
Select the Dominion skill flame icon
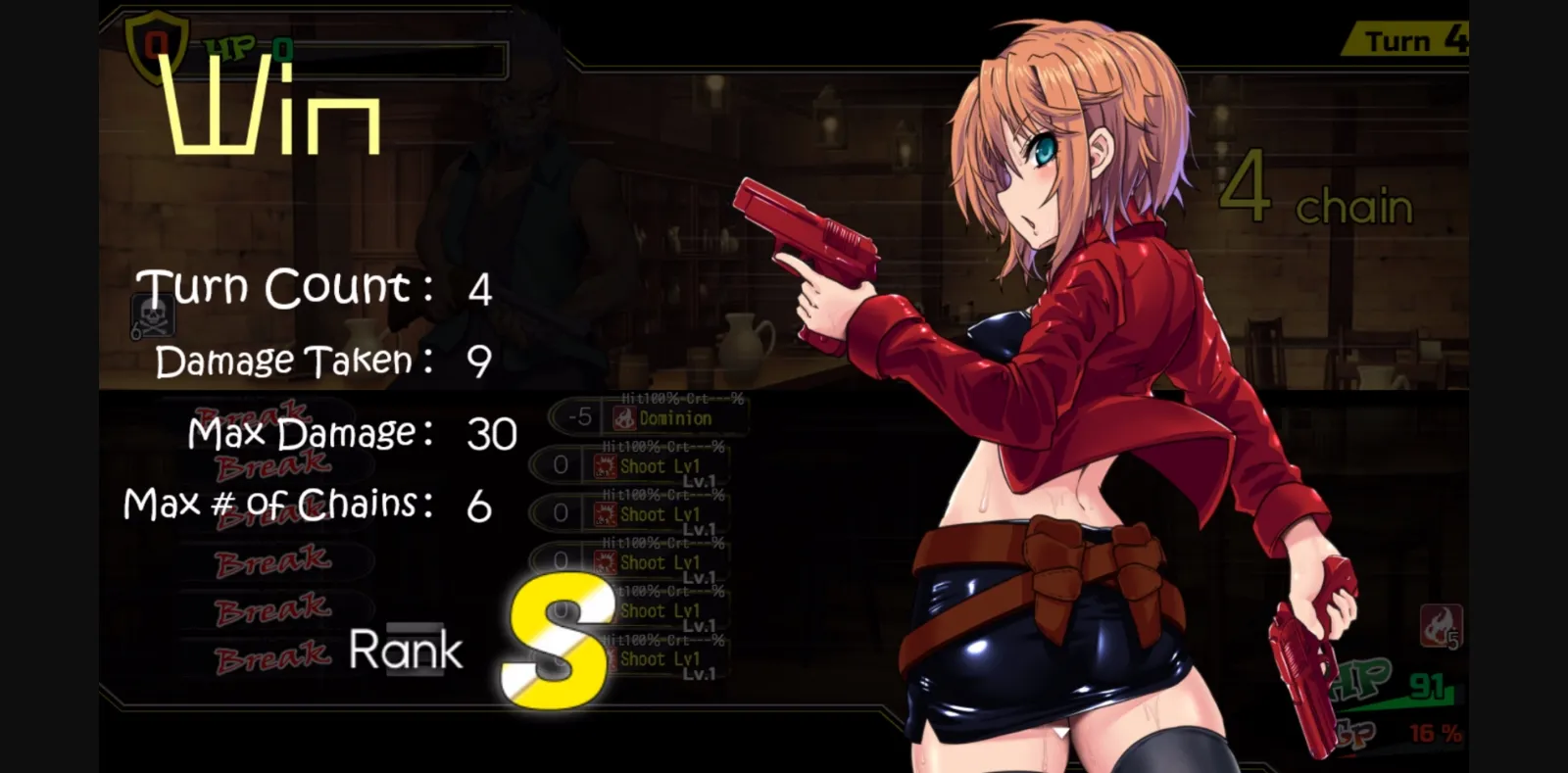coord(623,417)
